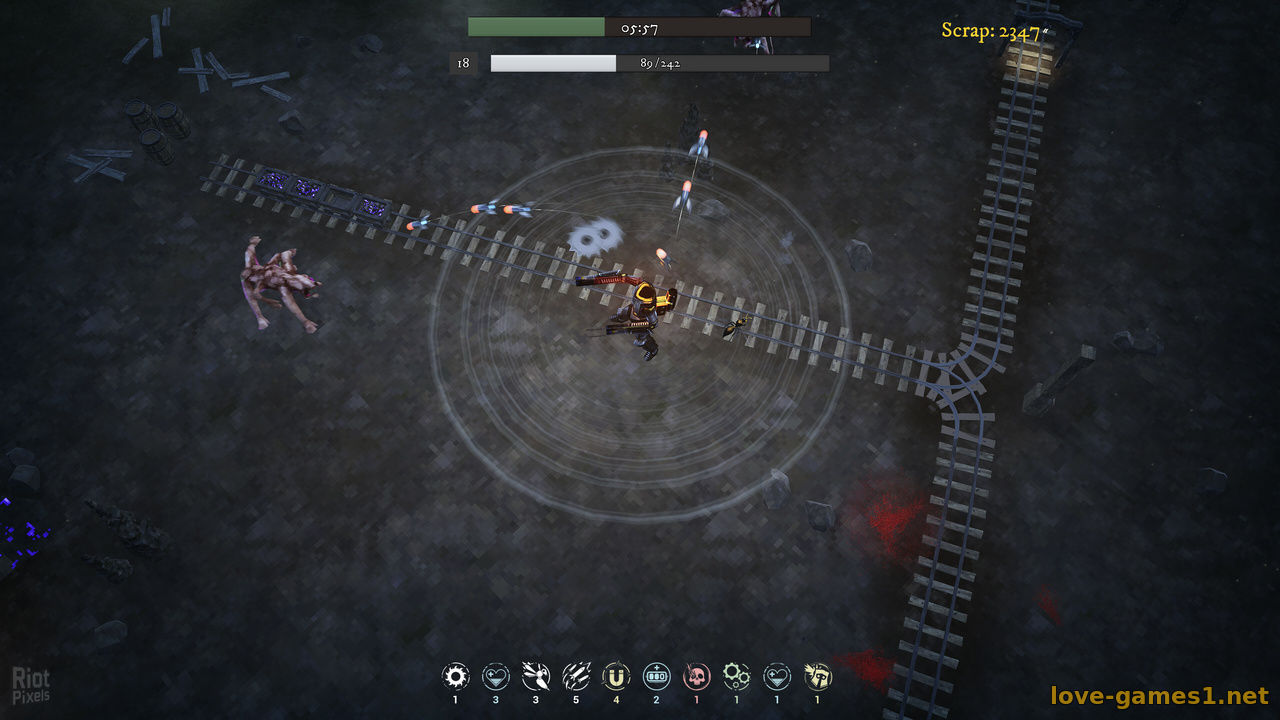Image resolution: width=1280 pixels, height=720 pixels.
Task: Choose the green gears upgrade icon
Action: pos(736,677)
